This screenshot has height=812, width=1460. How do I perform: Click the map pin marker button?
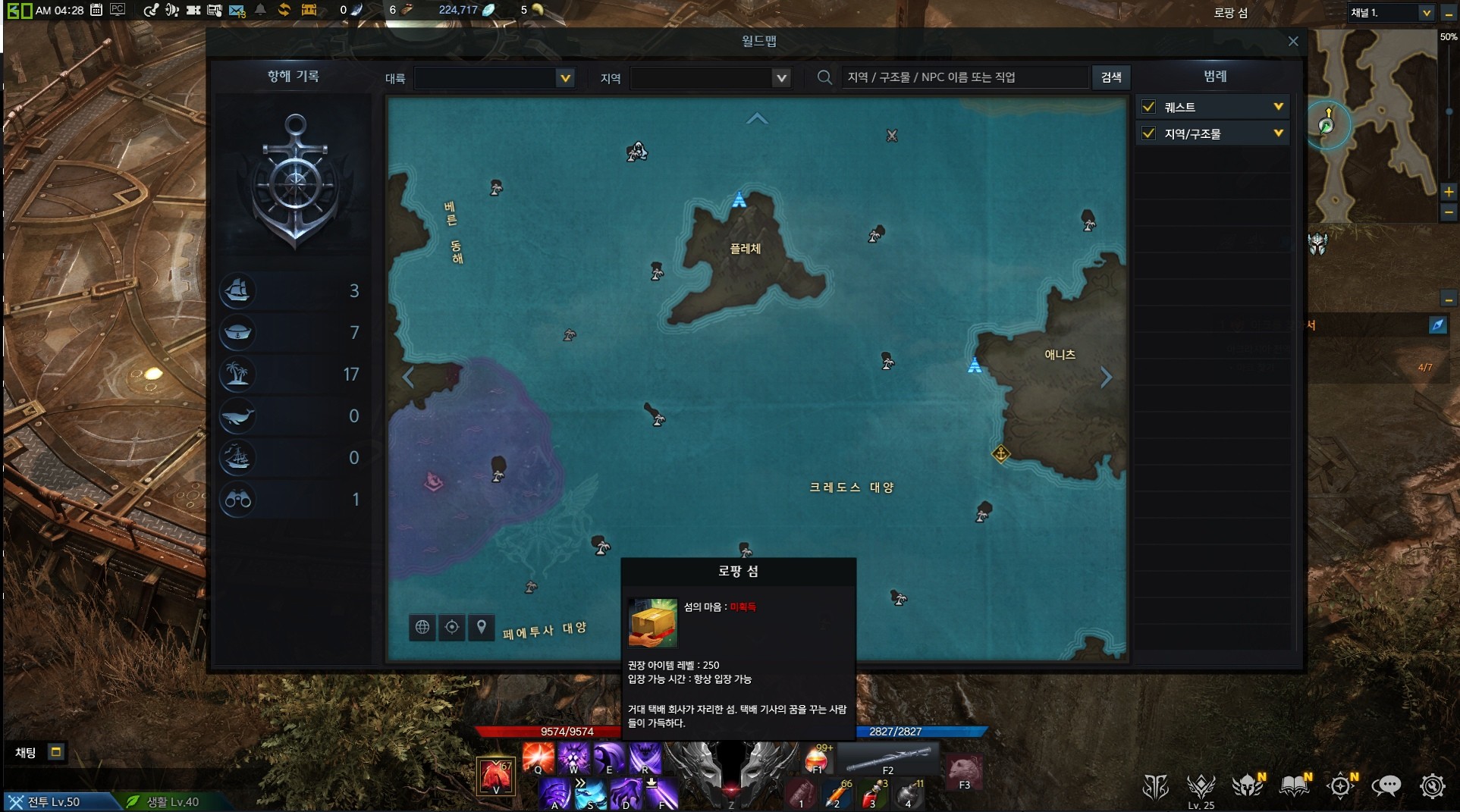point(481,627)
